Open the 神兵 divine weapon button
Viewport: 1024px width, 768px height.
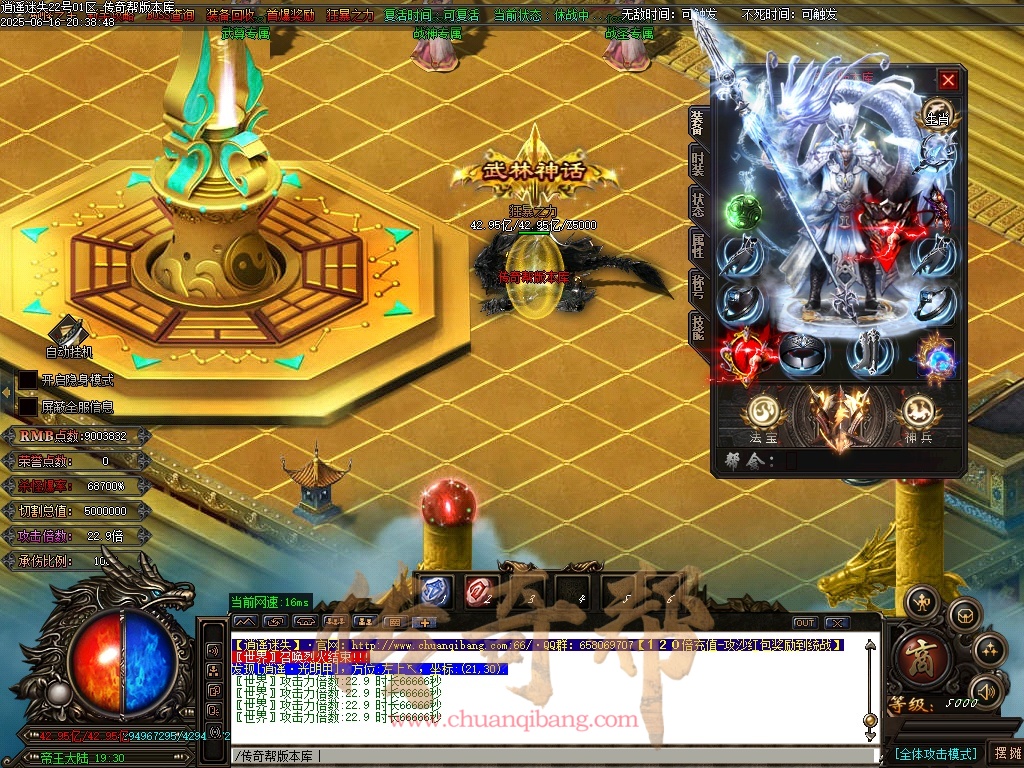(x=916, y=412)
